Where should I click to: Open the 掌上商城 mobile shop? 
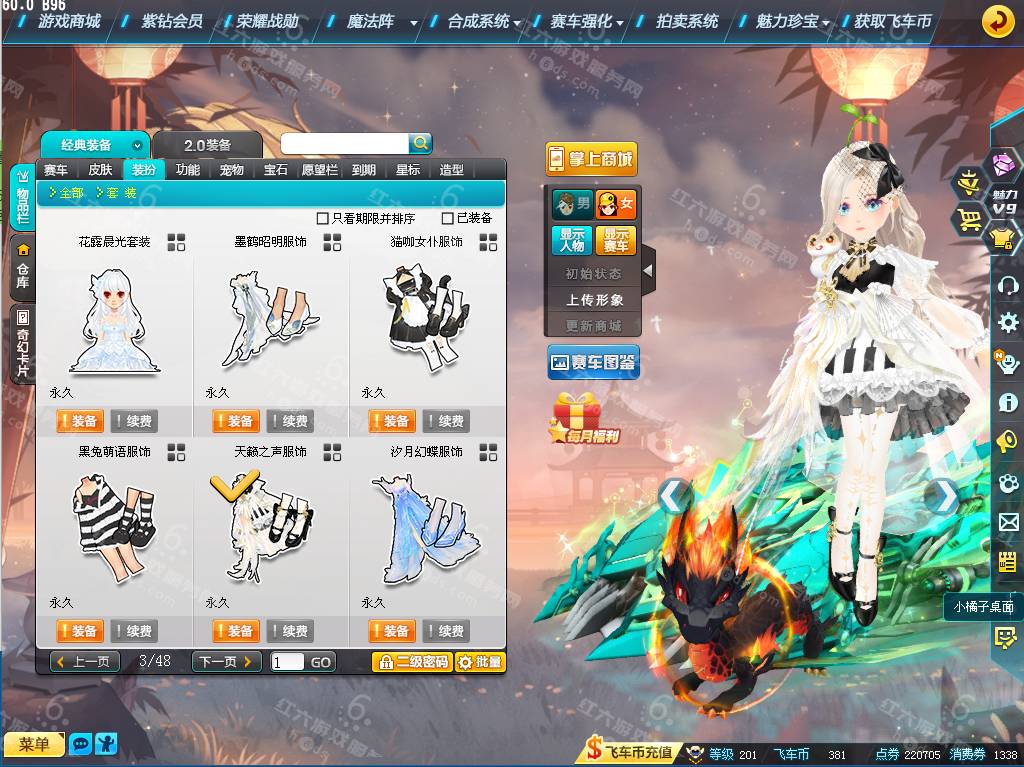pos(591,159)
